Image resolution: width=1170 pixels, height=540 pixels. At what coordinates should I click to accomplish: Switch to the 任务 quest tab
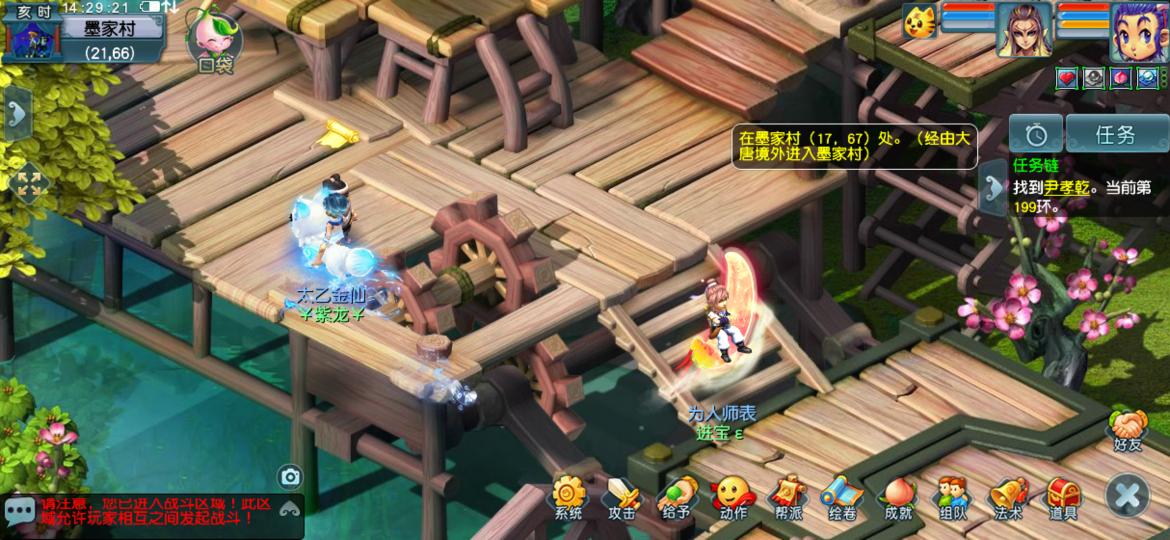(1115, 134)
